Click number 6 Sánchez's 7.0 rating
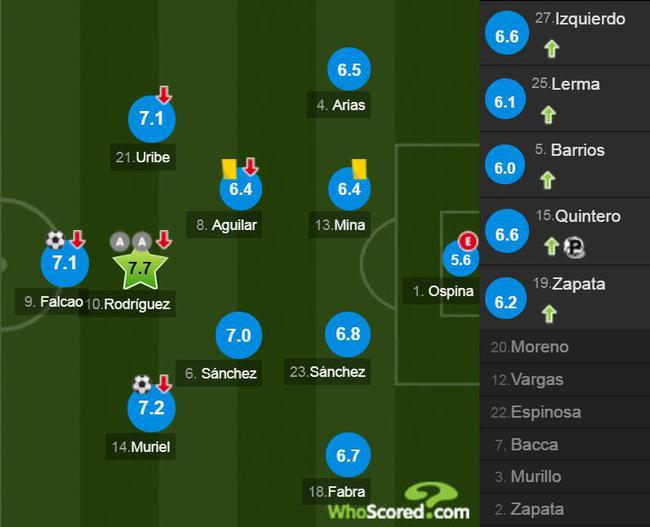 [238, 336]
